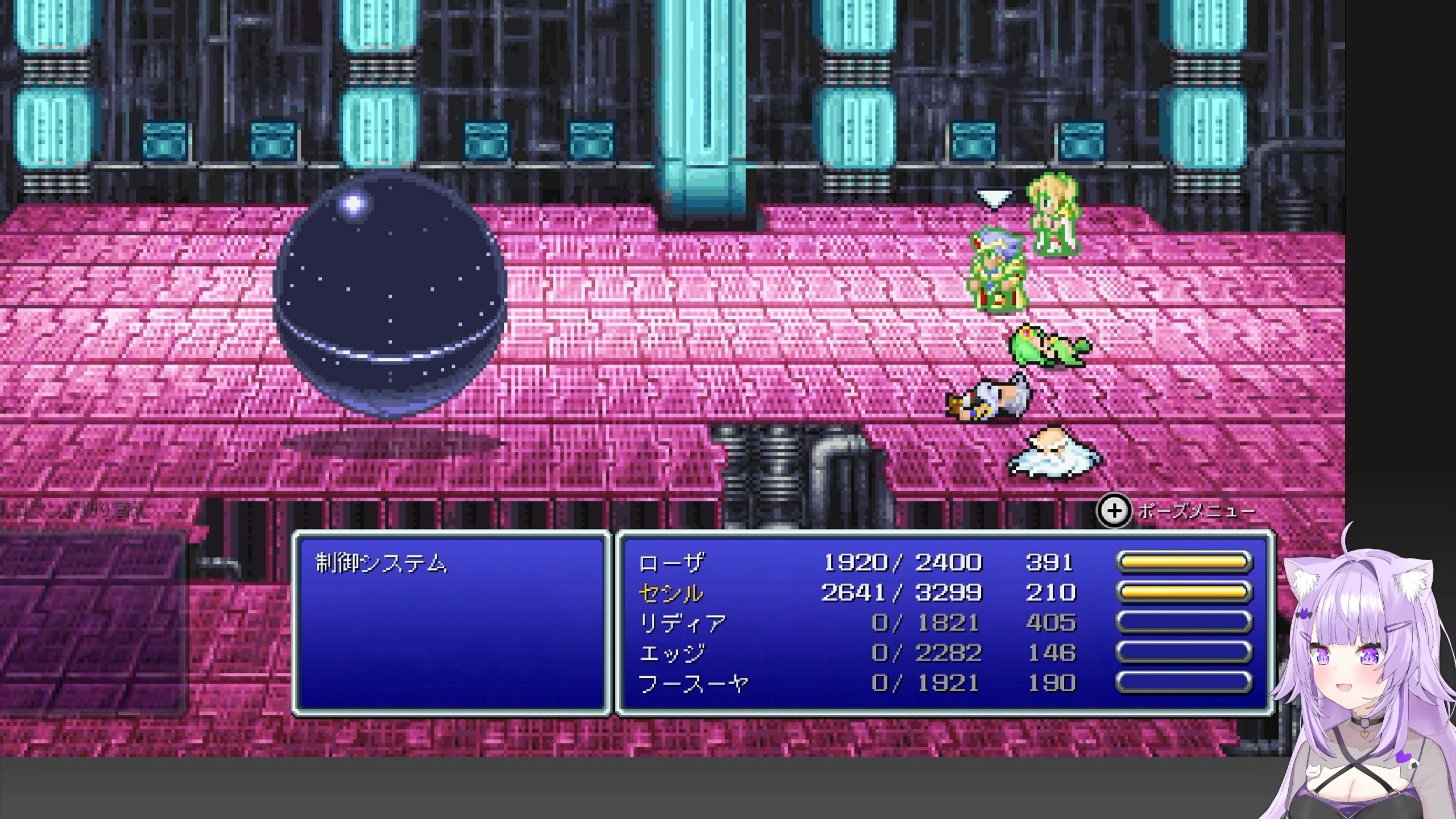This screenshot has height=819, width=1456.
Task: Target fallen リディア in the party list
Action: tap(682, 623)
